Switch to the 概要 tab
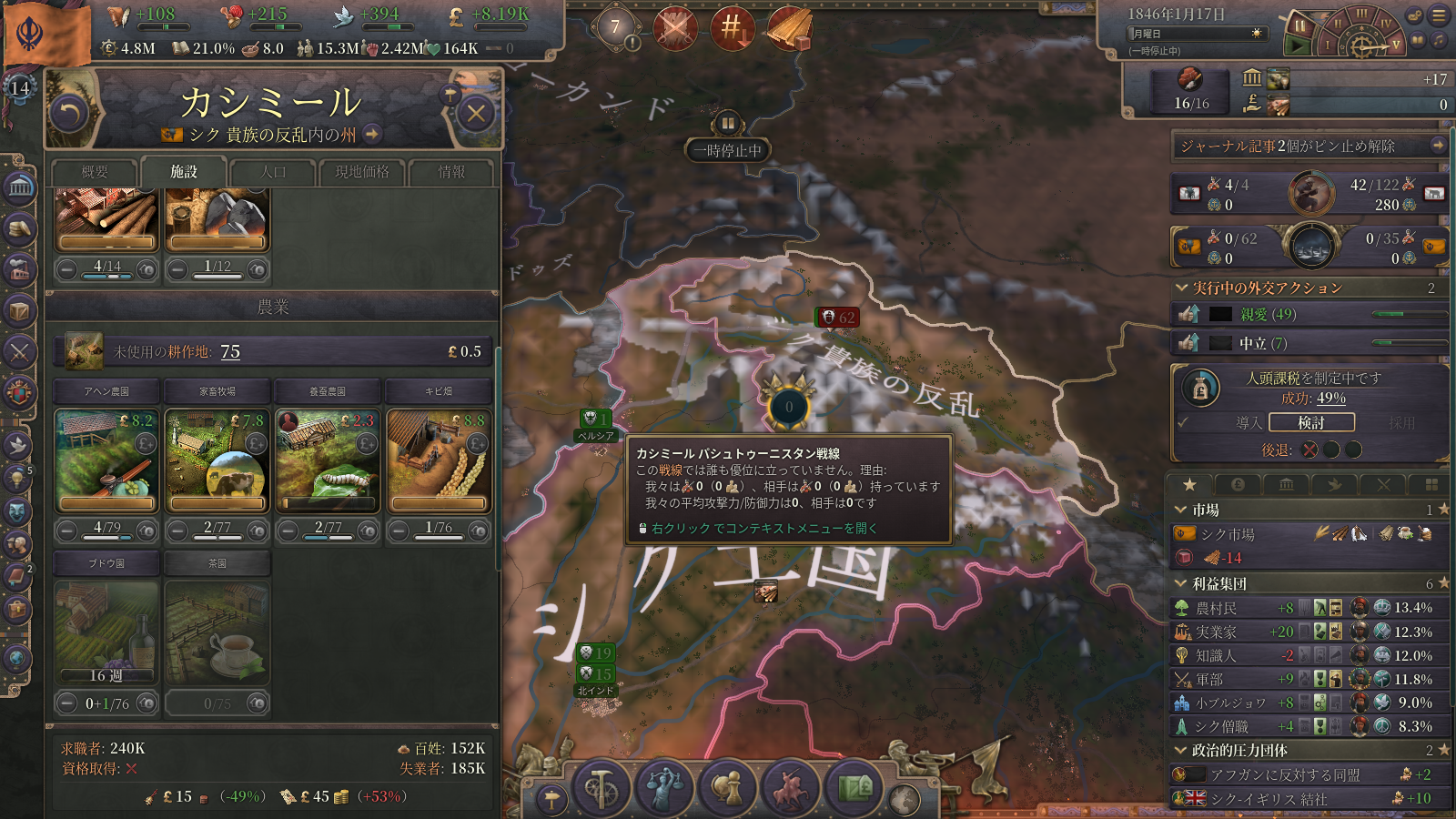 (x=95, y=172)
